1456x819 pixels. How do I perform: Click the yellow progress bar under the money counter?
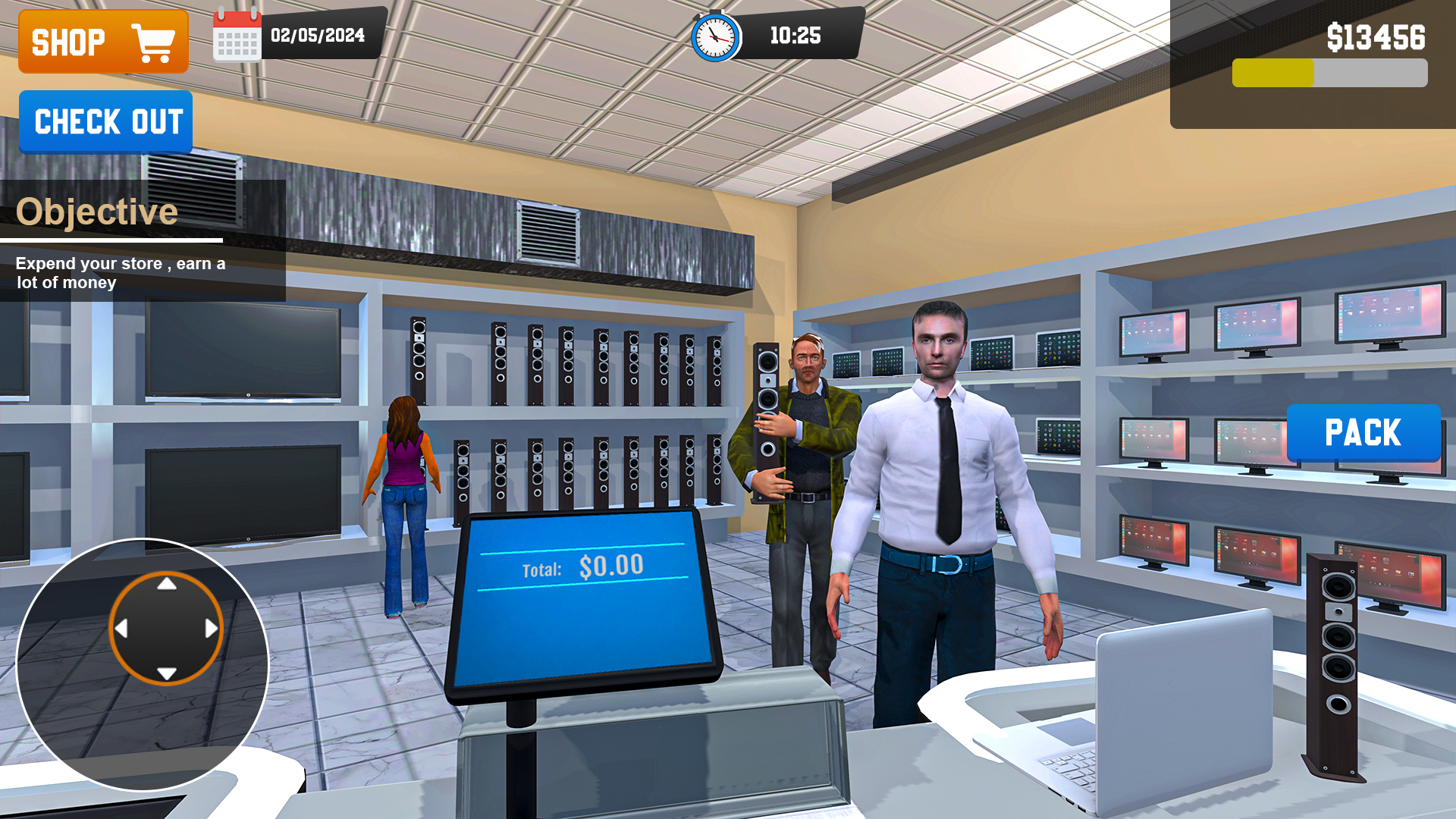point(1274,72)
